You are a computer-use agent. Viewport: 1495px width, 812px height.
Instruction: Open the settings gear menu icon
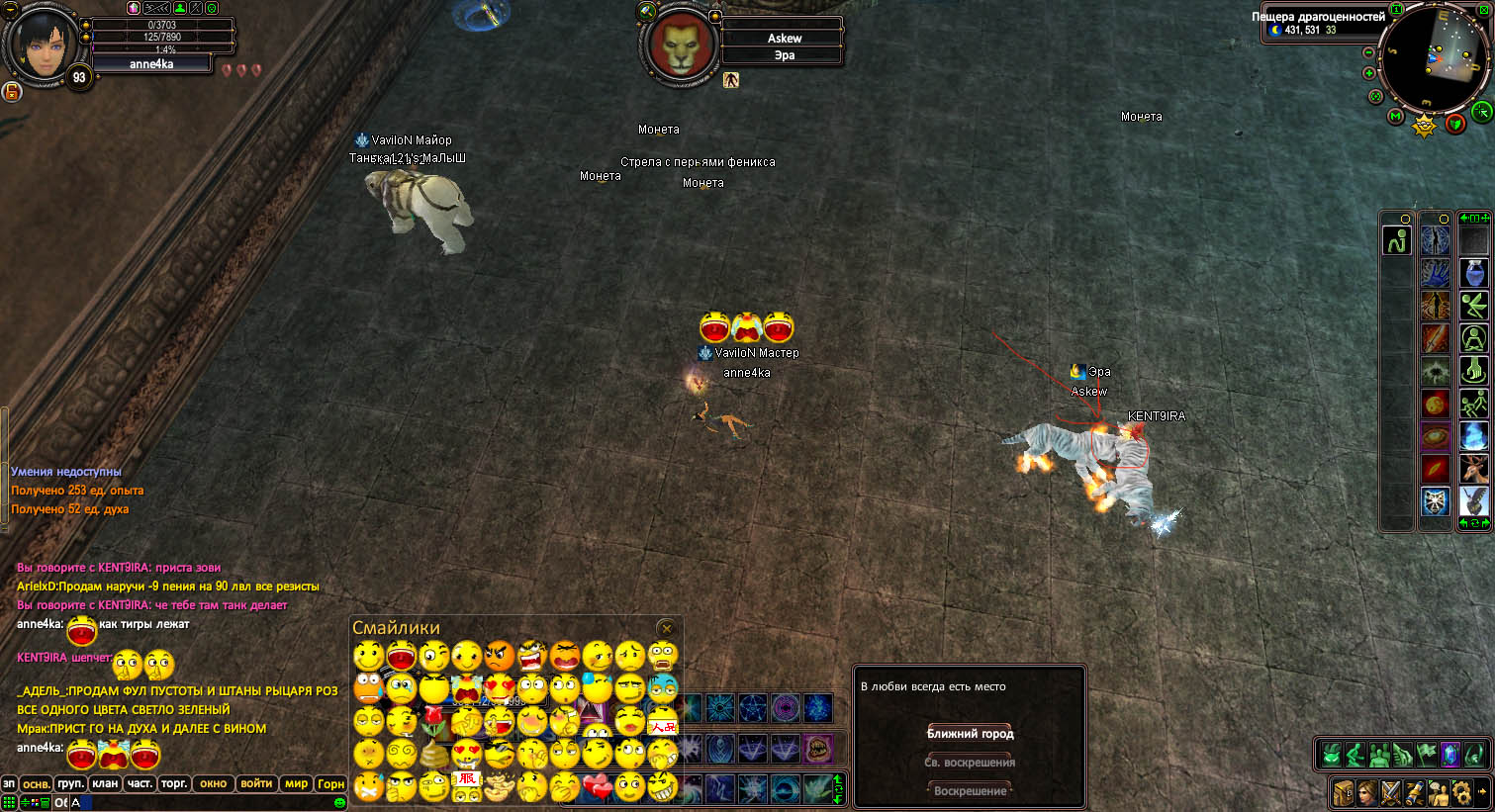click(1460, 792)
